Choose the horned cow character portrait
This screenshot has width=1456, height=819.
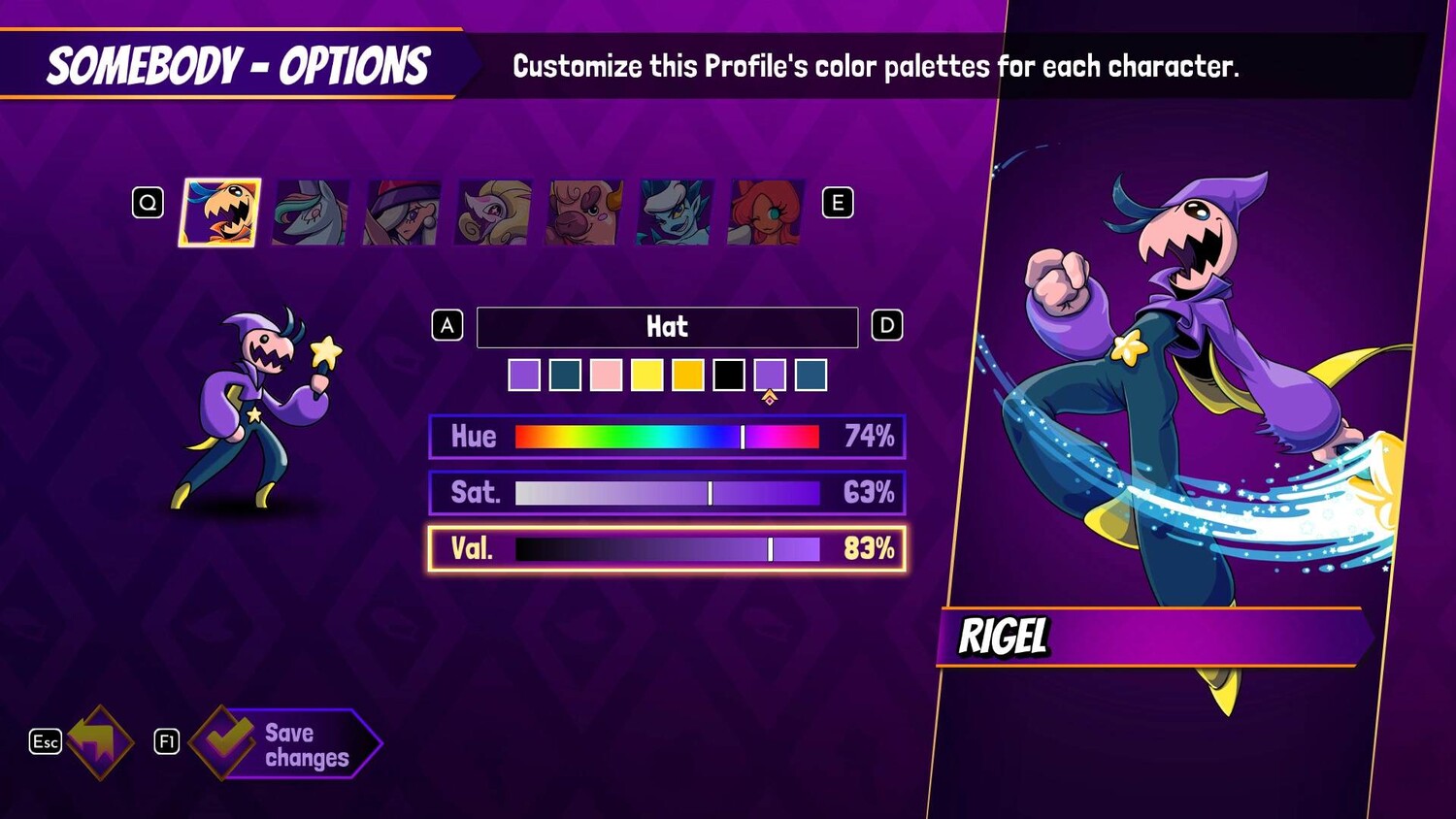click(583, 213)
